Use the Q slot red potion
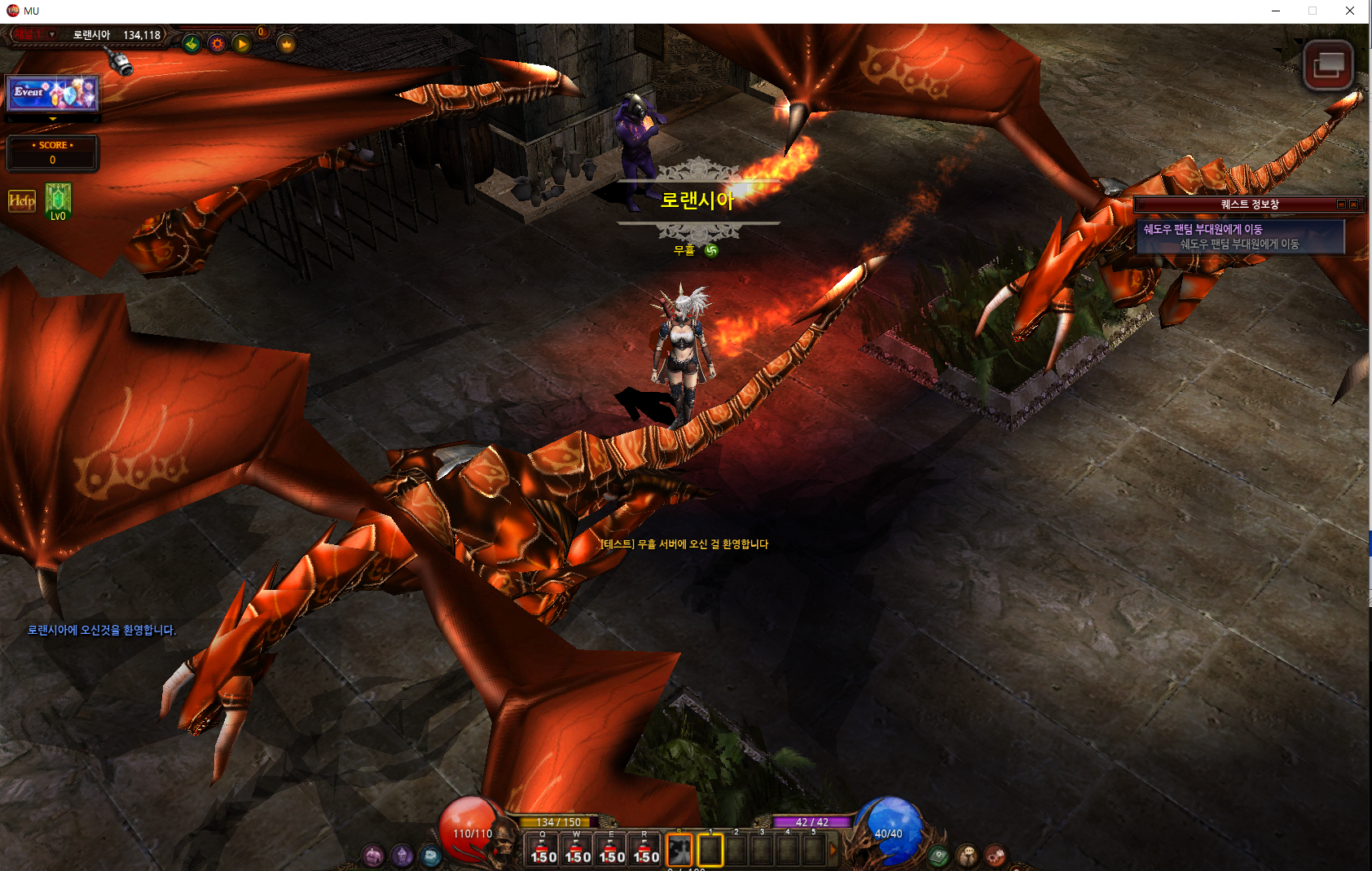 pos(543,851)
